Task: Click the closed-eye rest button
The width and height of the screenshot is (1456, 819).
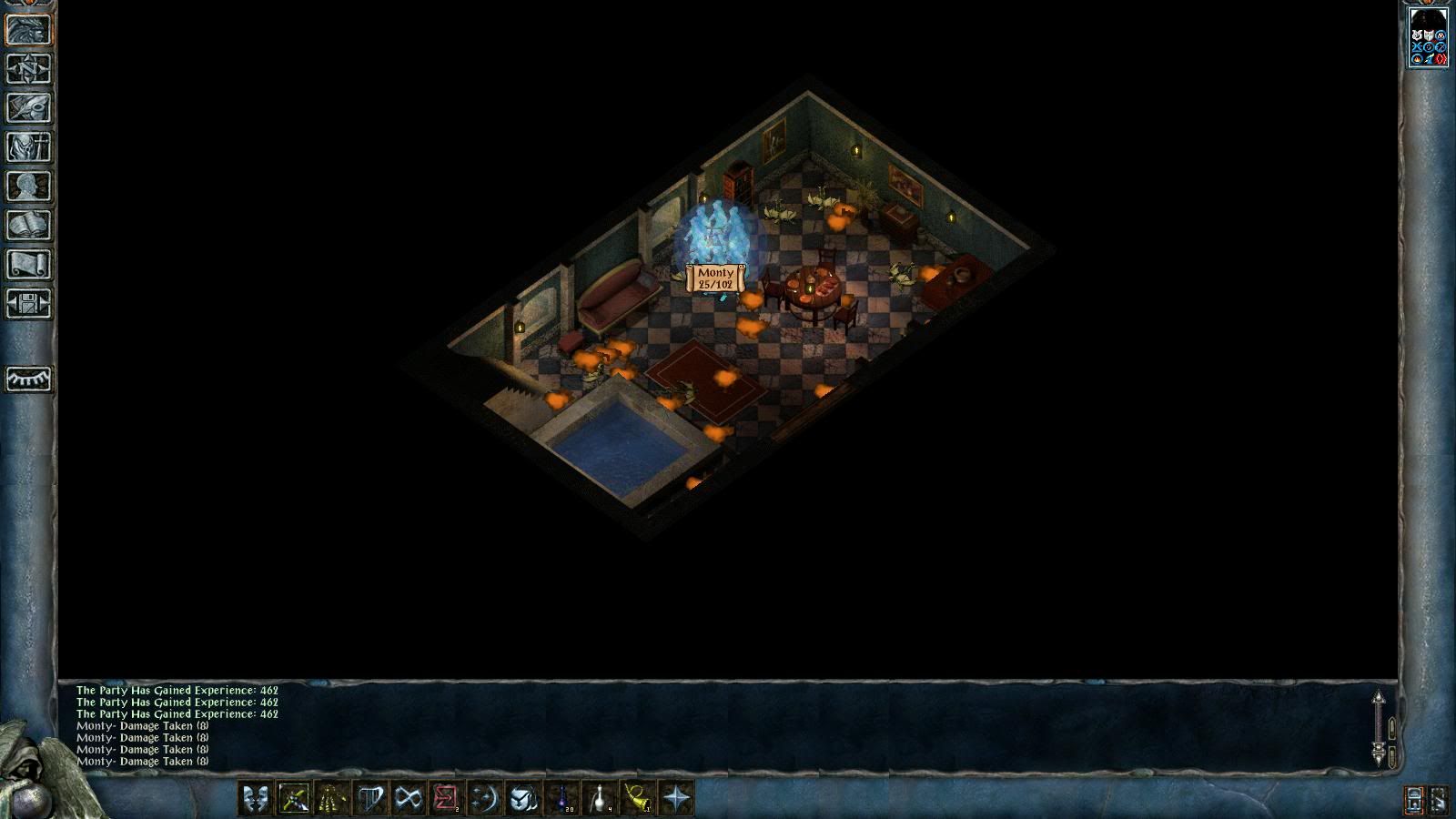Action: coord(28,379)
